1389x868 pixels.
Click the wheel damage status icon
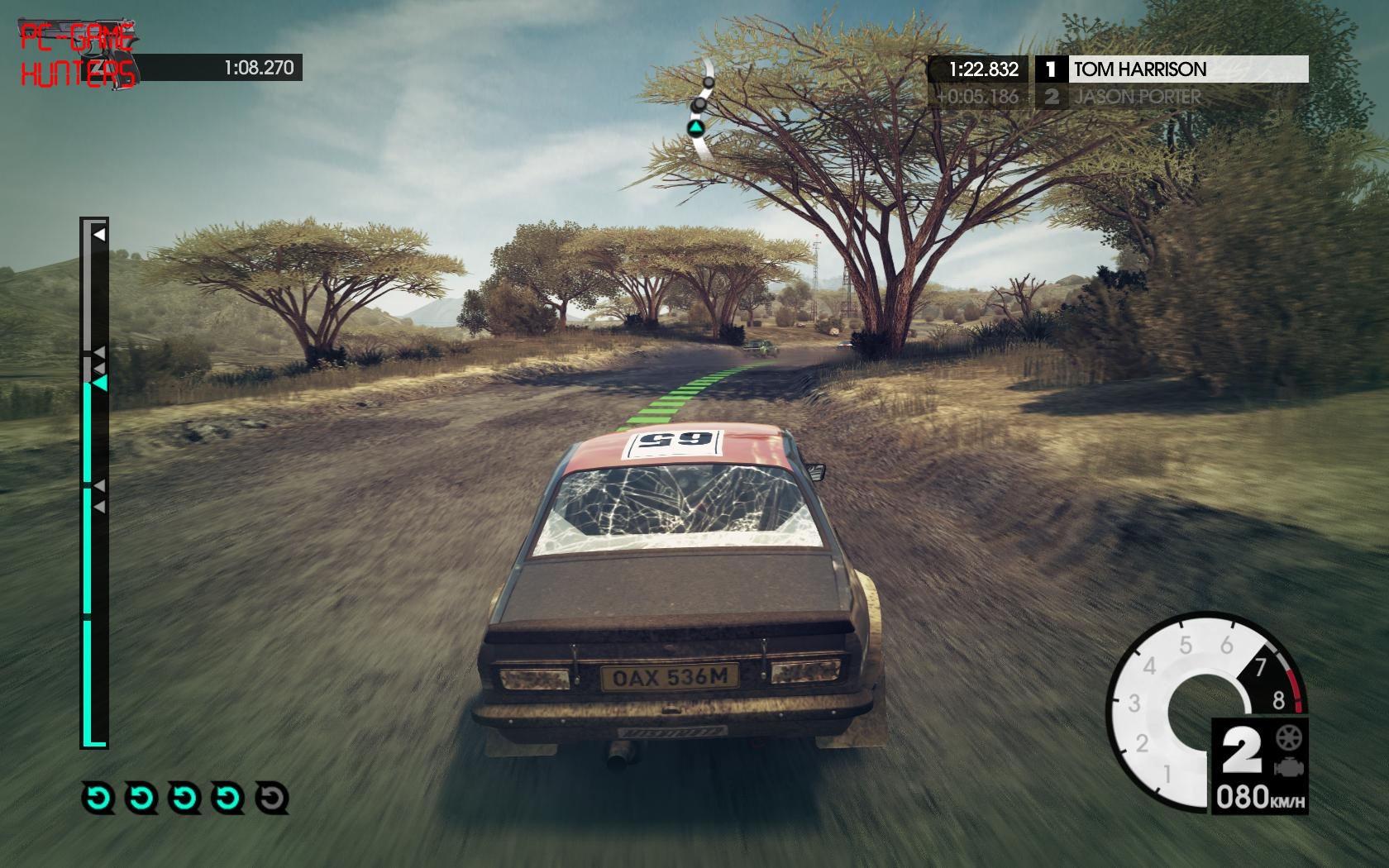pos(1286,736)
